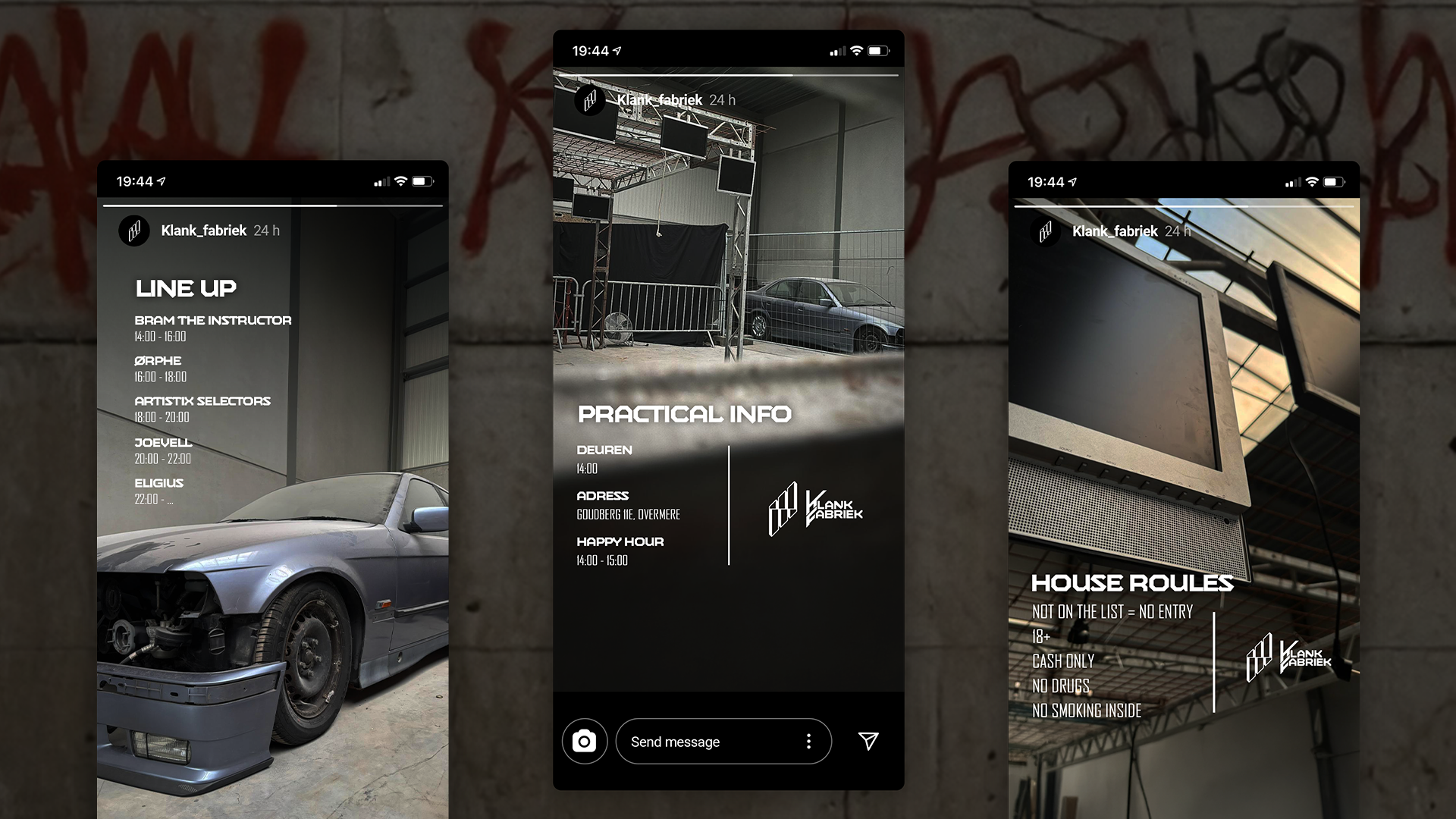Open the camera from the story reply bar
This screenshot has width=1456, height=819.
click(584, 741)
